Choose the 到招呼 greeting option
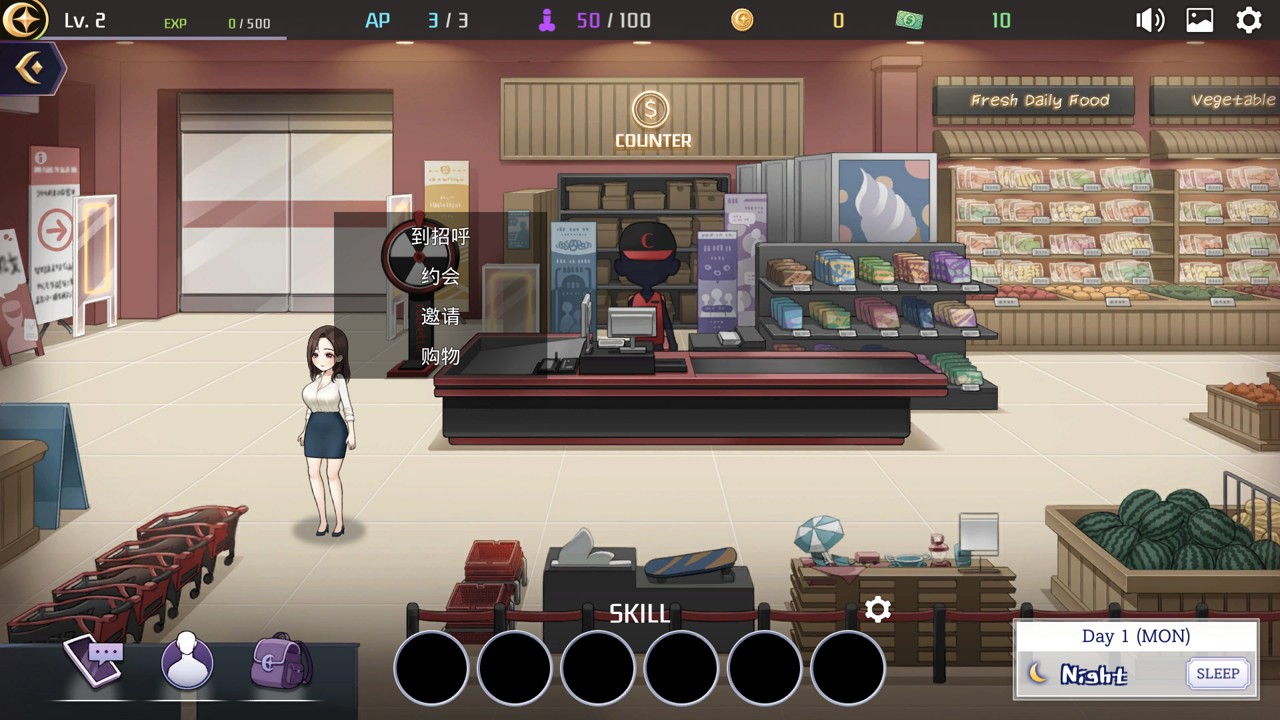 [440, 237]
